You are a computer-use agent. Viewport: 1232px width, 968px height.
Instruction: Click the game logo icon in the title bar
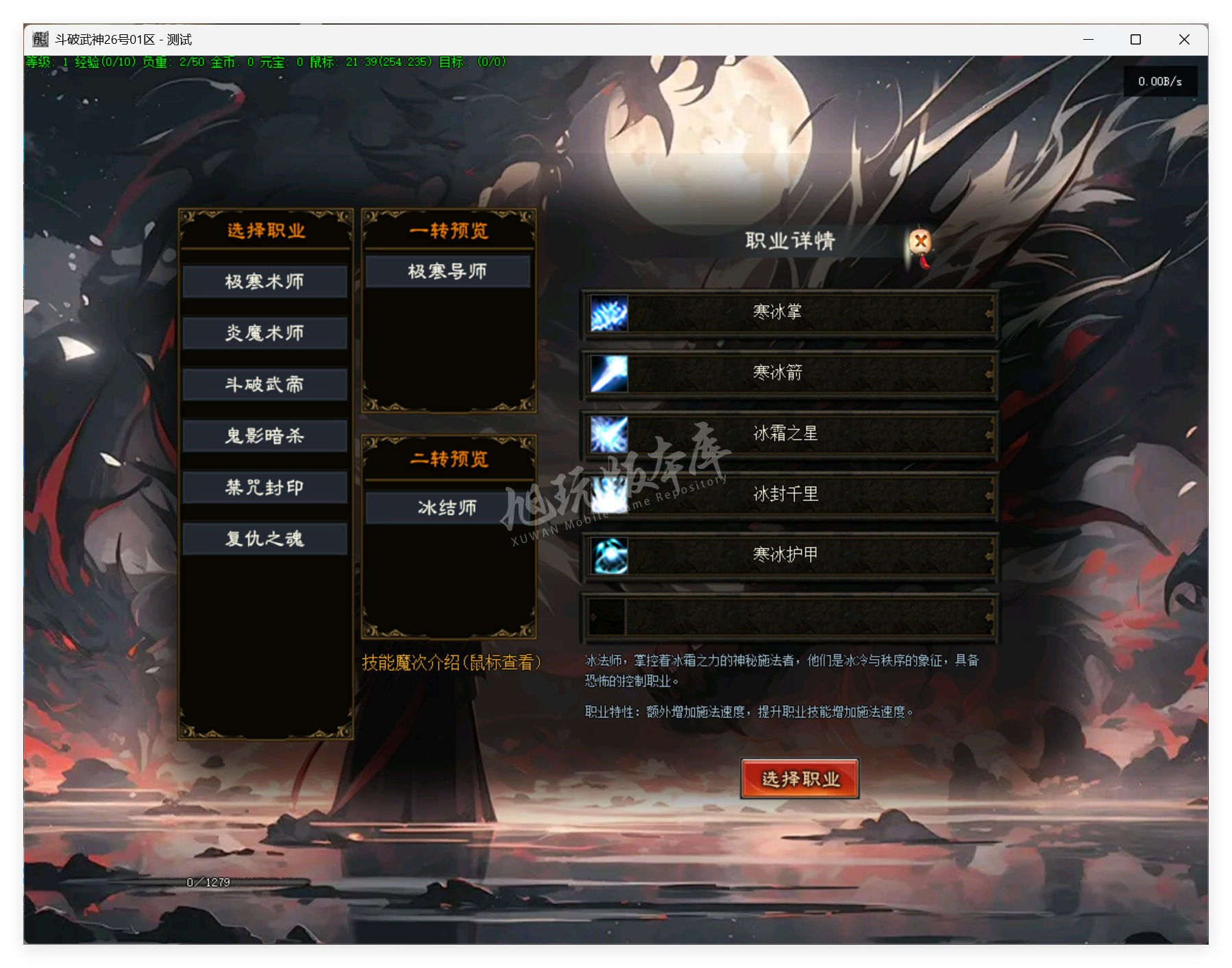click(x=39, y=39)
